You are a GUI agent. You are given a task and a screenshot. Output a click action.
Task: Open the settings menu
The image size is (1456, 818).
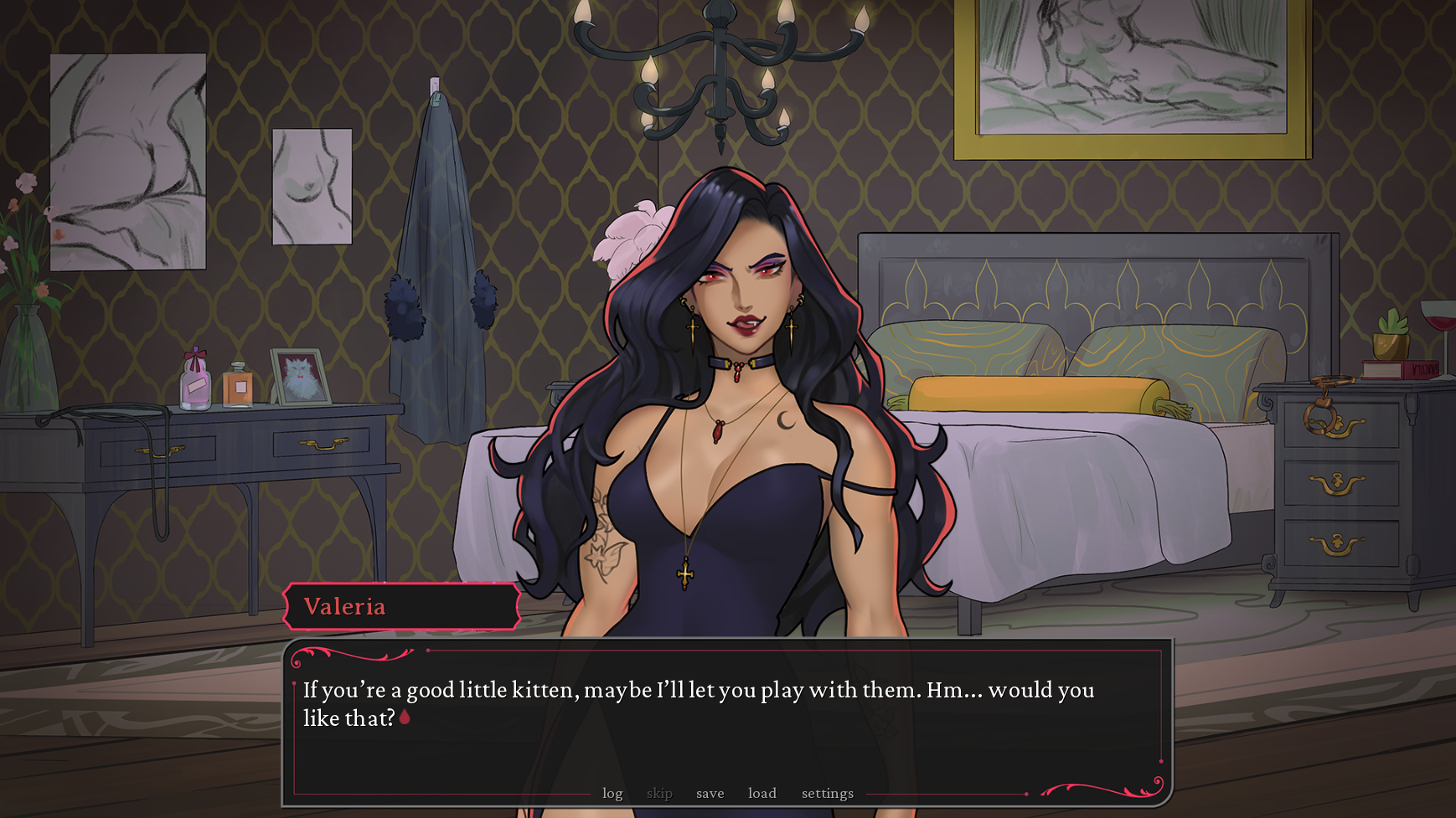[x=827, y=793]
